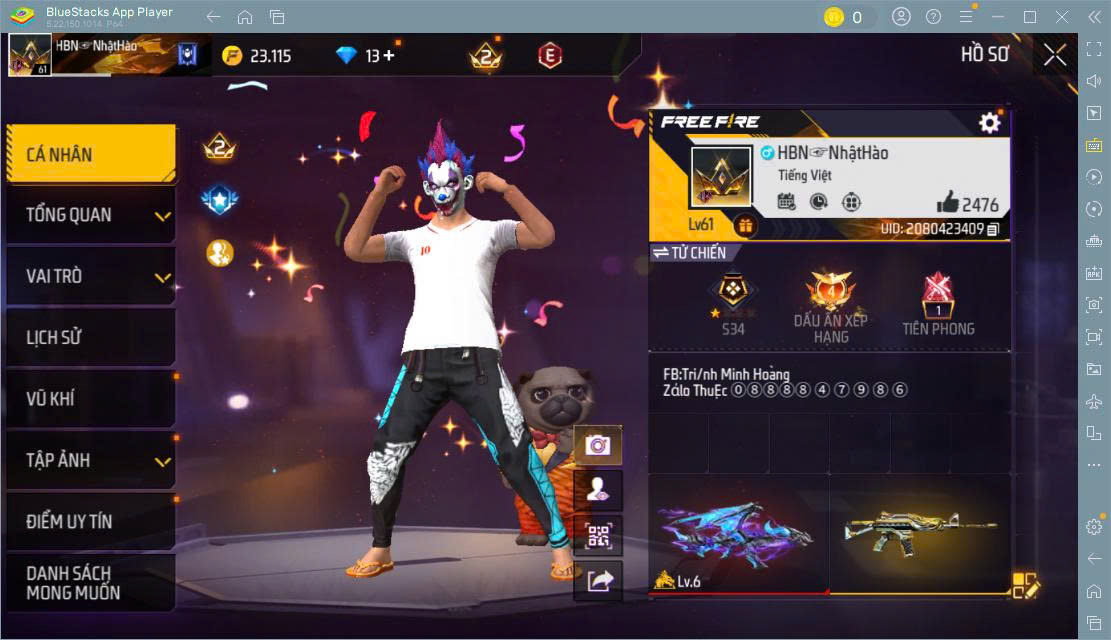Open DANH SÁCH MONG MUỐN wishlist
The image size is (1111, 640).
click(91, 582)
